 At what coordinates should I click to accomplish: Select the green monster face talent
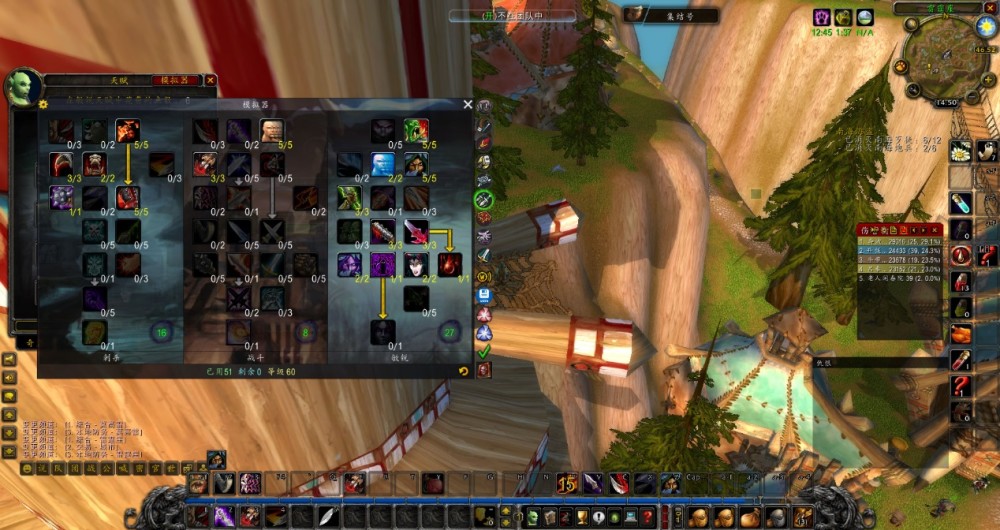416,131
